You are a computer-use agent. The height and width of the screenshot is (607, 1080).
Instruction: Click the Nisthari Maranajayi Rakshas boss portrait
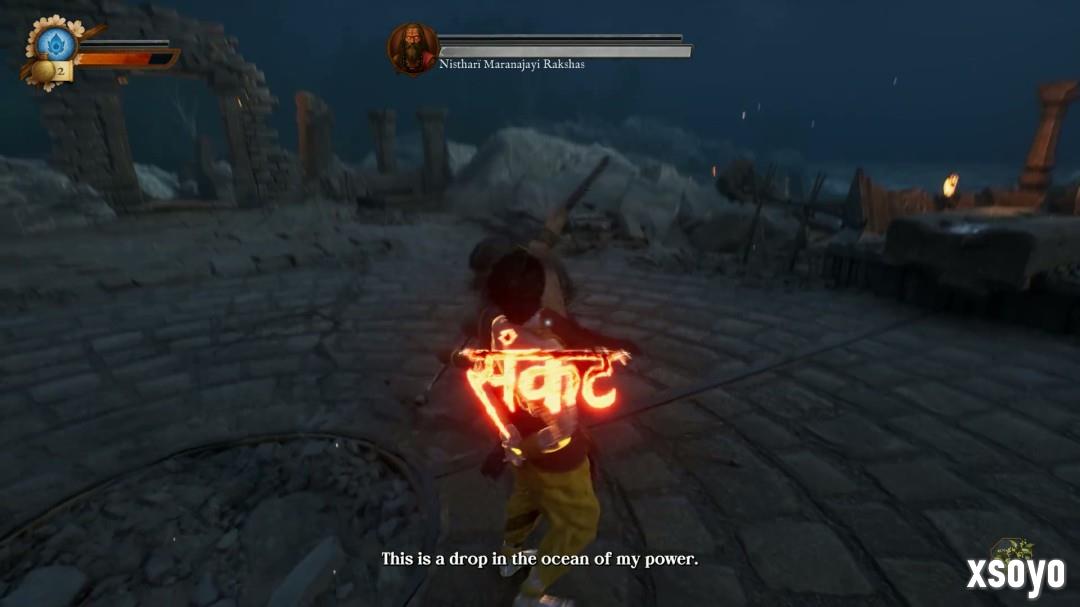(x=412, y=48)
